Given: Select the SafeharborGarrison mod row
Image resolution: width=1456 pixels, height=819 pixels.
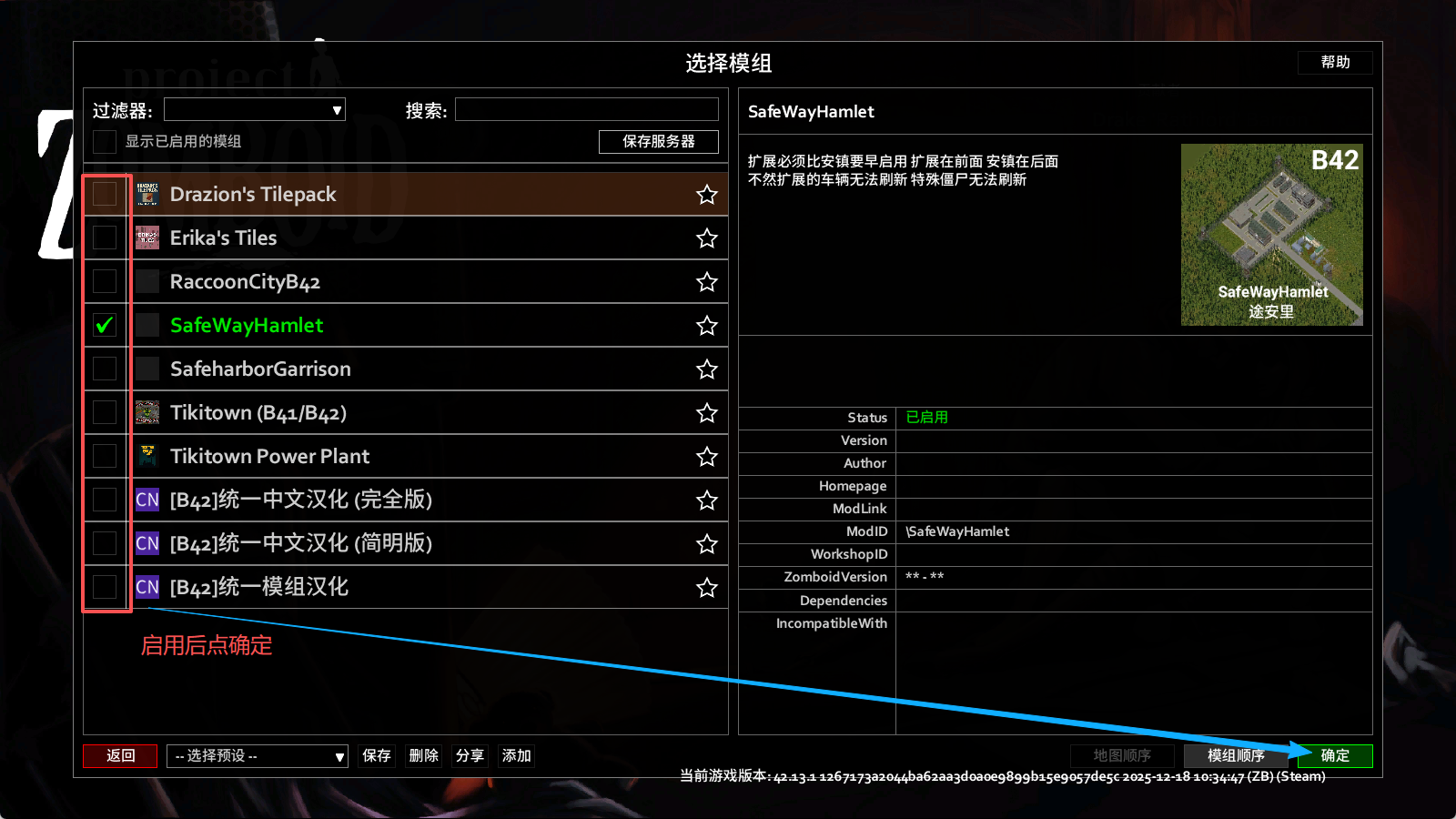Looking at the screenshot, I should [x=409, y=369].
